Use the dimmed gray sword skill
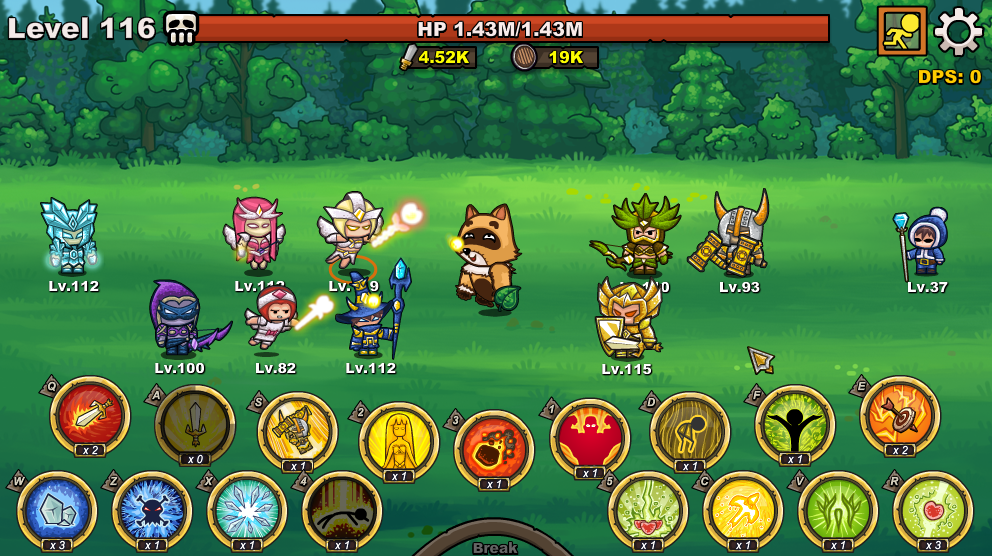Image resolution: width=992 pixels, height=556 pixels. (x=195, y=425)
